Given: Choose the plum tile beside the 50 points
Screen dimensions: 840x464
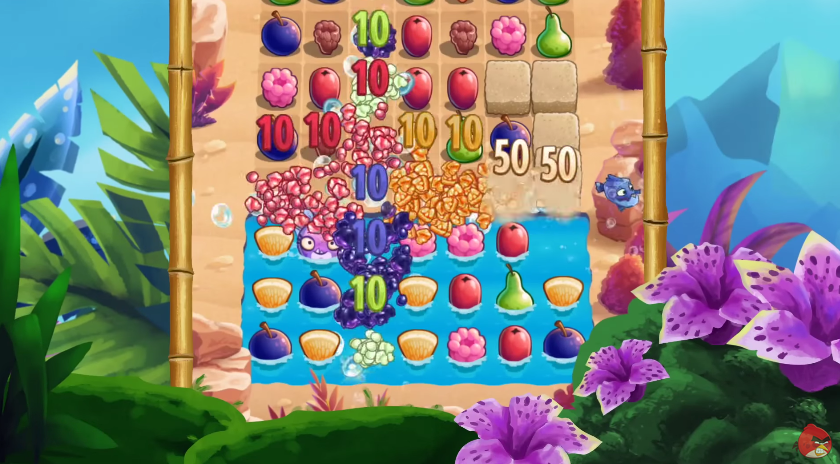Looking at the screenshot, I should pos(509,134).
